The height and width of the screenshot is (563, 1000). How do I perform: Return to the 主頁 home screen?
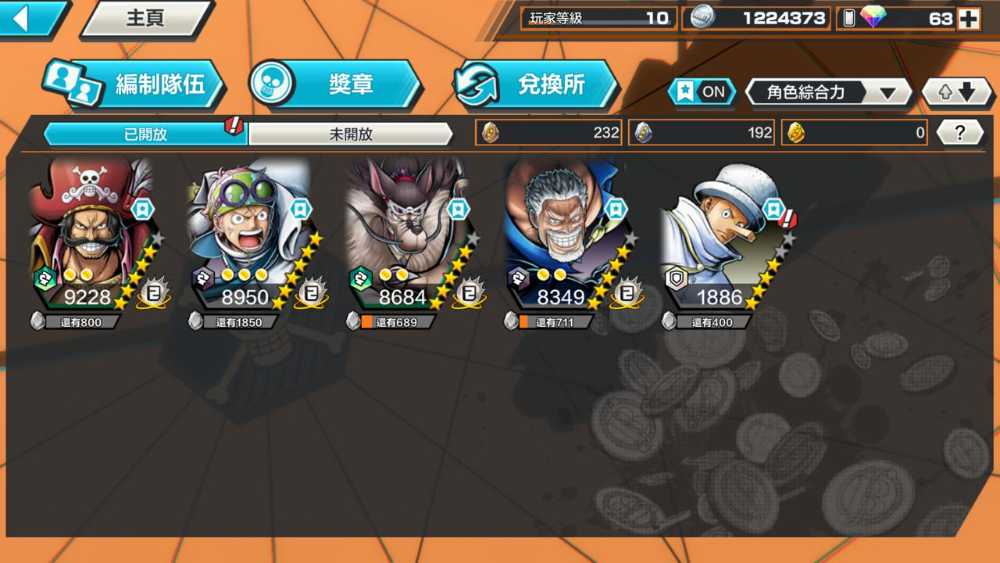point(146,19)
